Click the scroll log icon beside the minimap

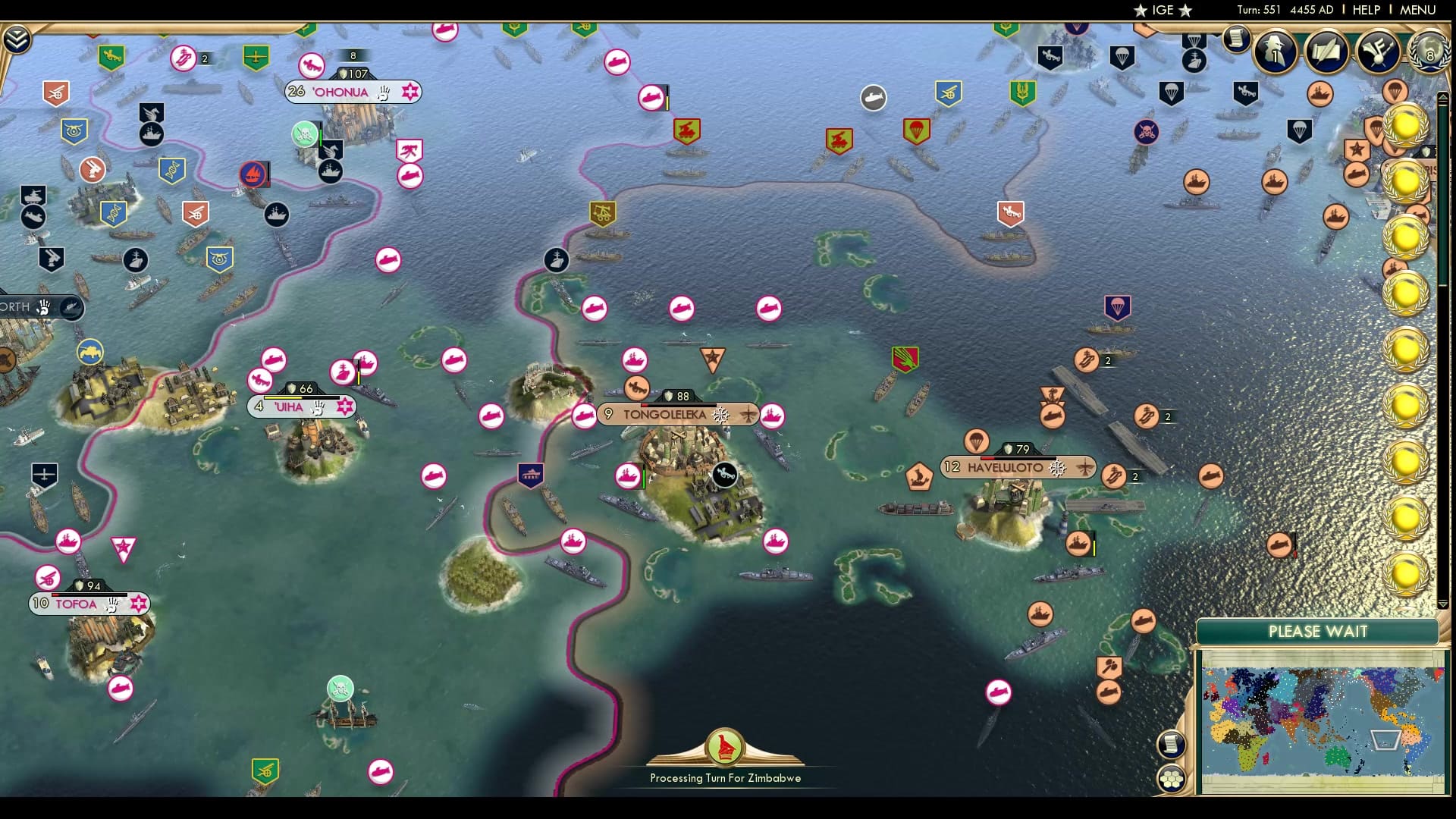tap(1172, 743)
